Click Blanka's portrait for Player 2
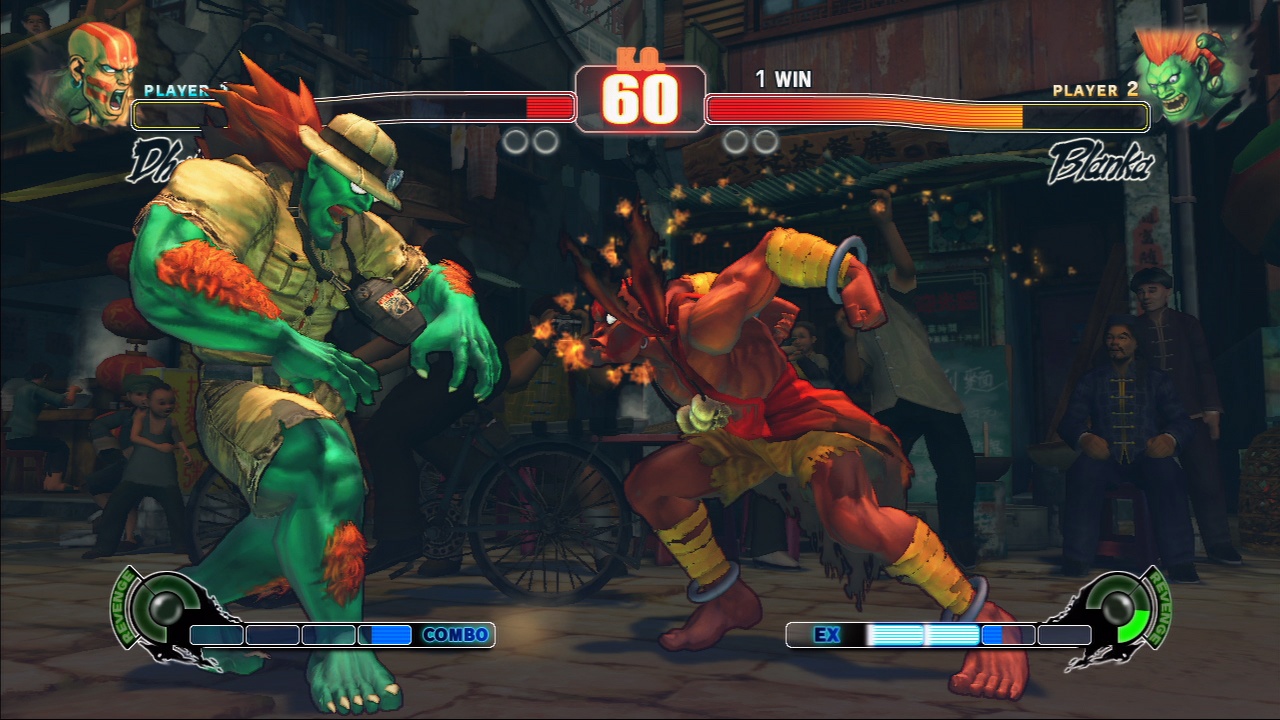The width and height of the screenshot is (1280, 720). (x=1185, y=73)
